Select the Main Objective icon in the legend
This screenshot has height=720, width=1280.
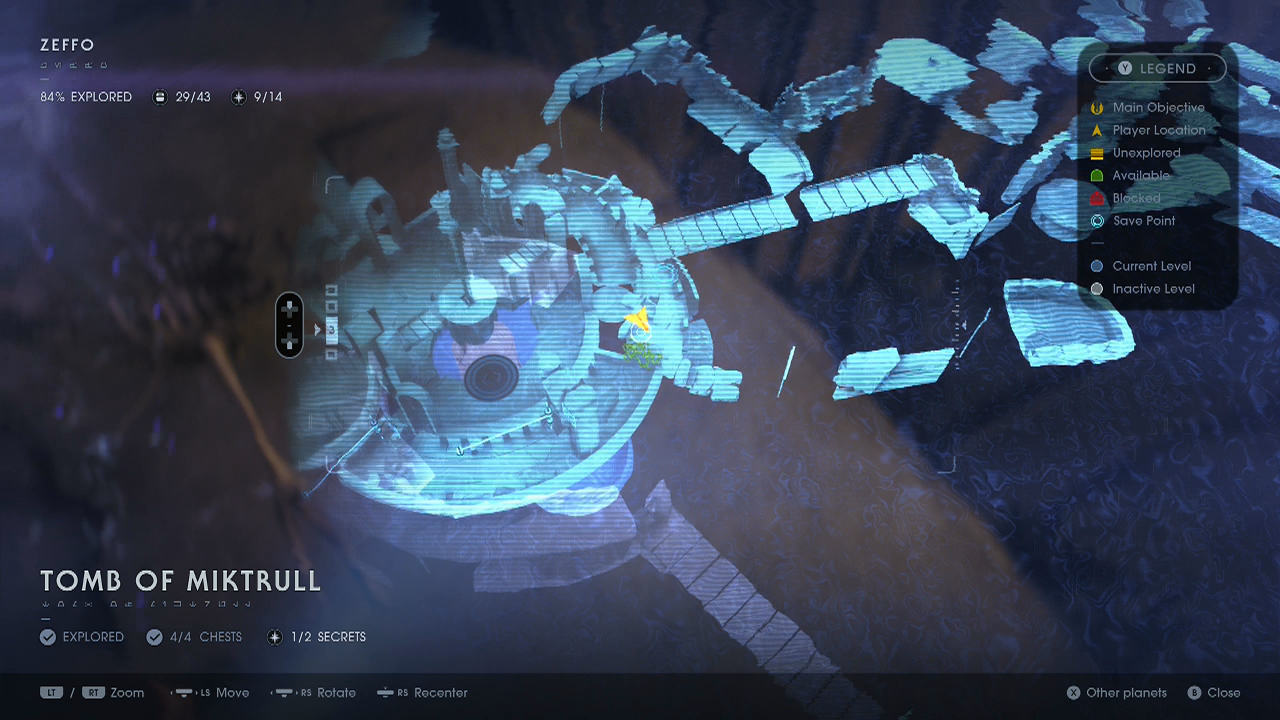pos(1096,107)
